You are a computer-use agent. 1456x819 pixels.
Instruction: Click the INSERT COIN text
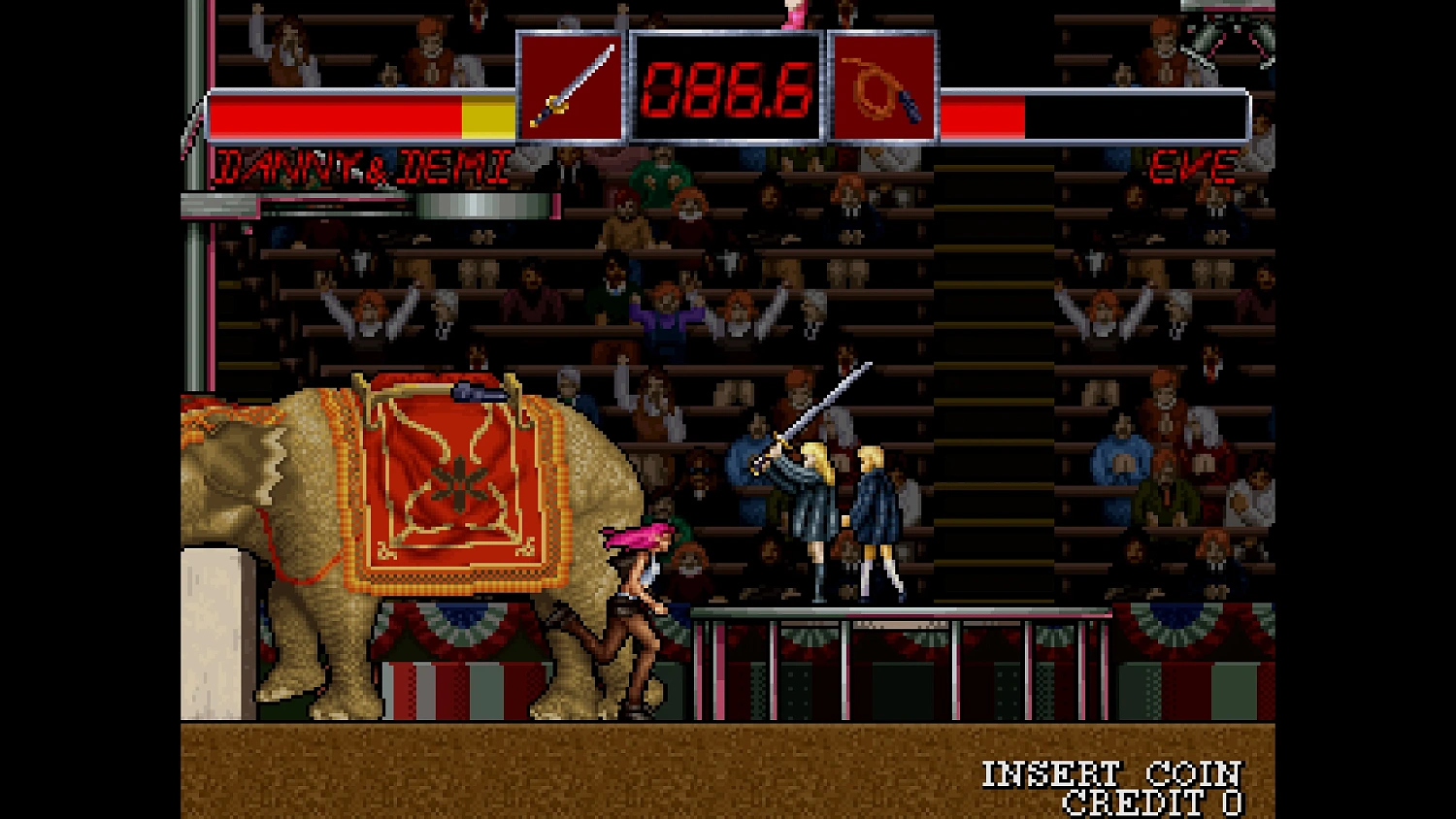tap(1109, 774)
